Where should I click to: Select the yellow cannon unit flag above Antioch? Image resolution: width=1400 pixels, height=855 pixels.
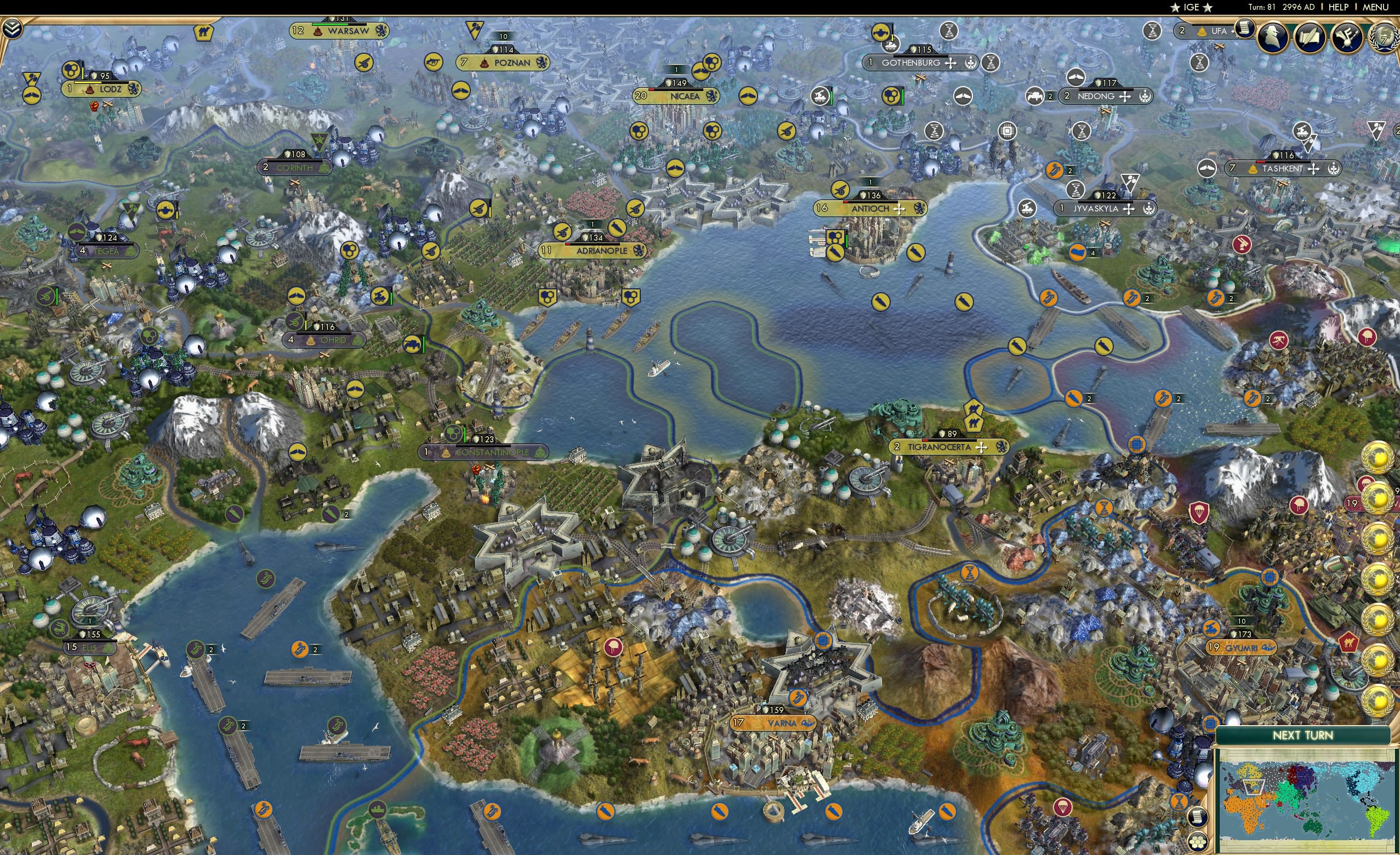coord(840,191)
